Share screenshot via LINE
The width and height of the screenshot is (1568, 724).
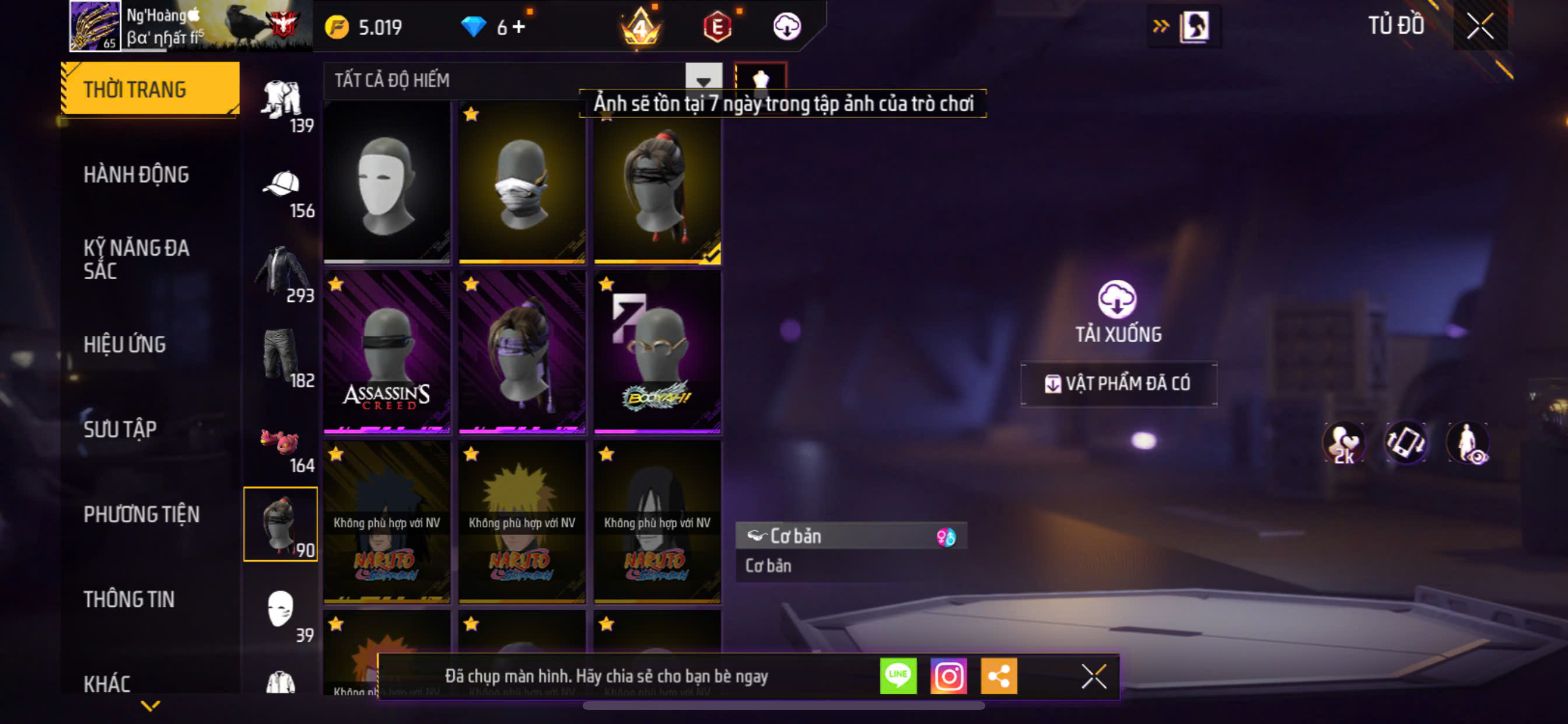898,676
